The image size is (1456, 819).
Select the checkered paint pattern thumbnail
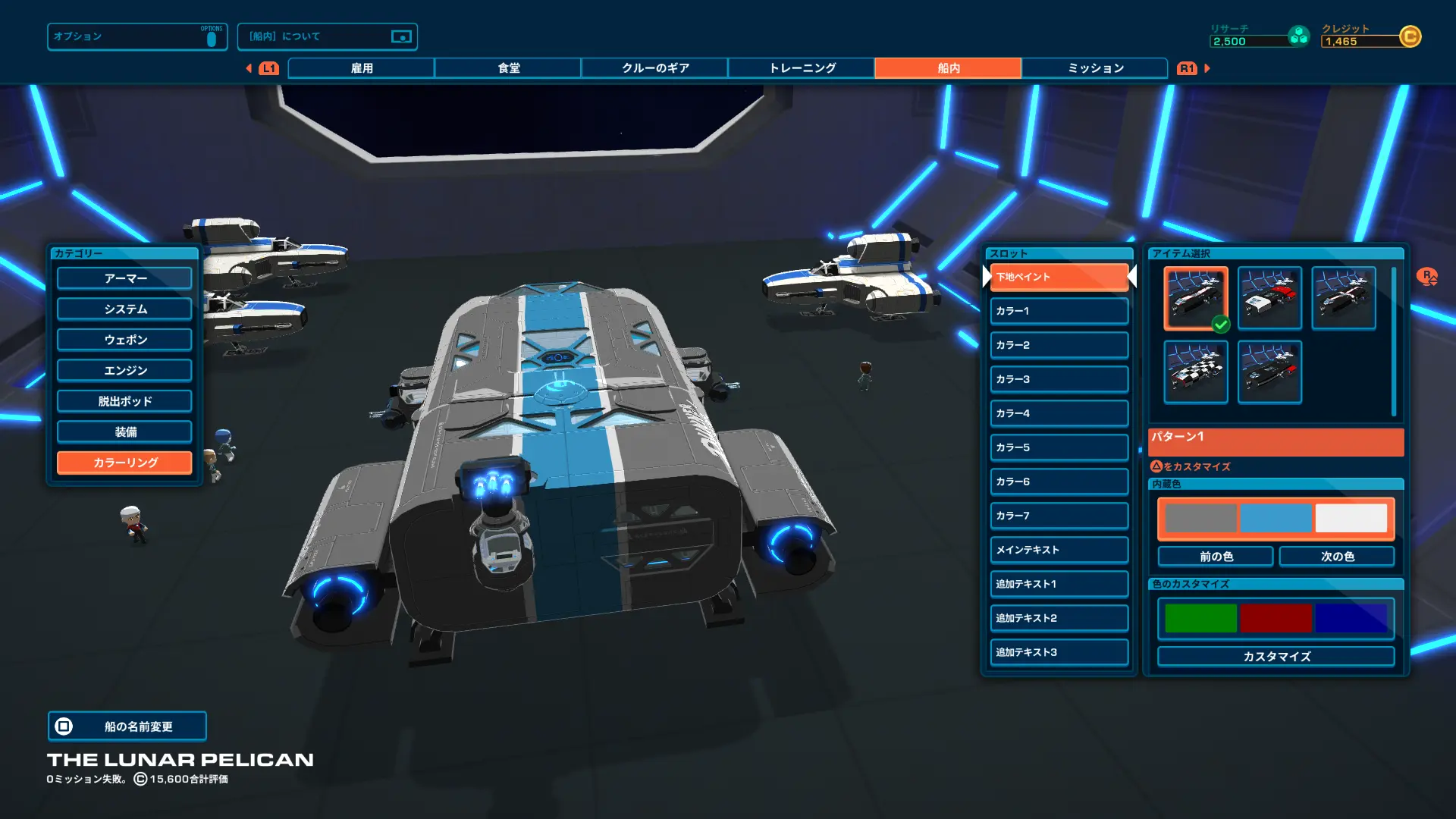click(x=1195, y=372)
